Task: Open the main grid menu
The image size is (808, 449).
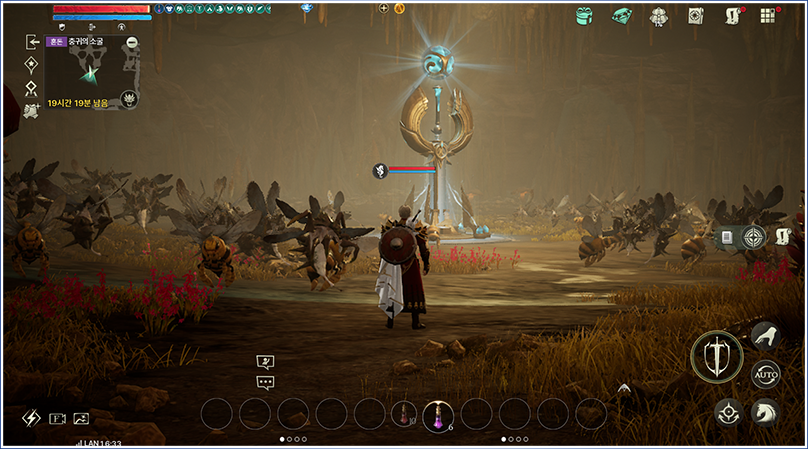Action: (x=768, y=16)
